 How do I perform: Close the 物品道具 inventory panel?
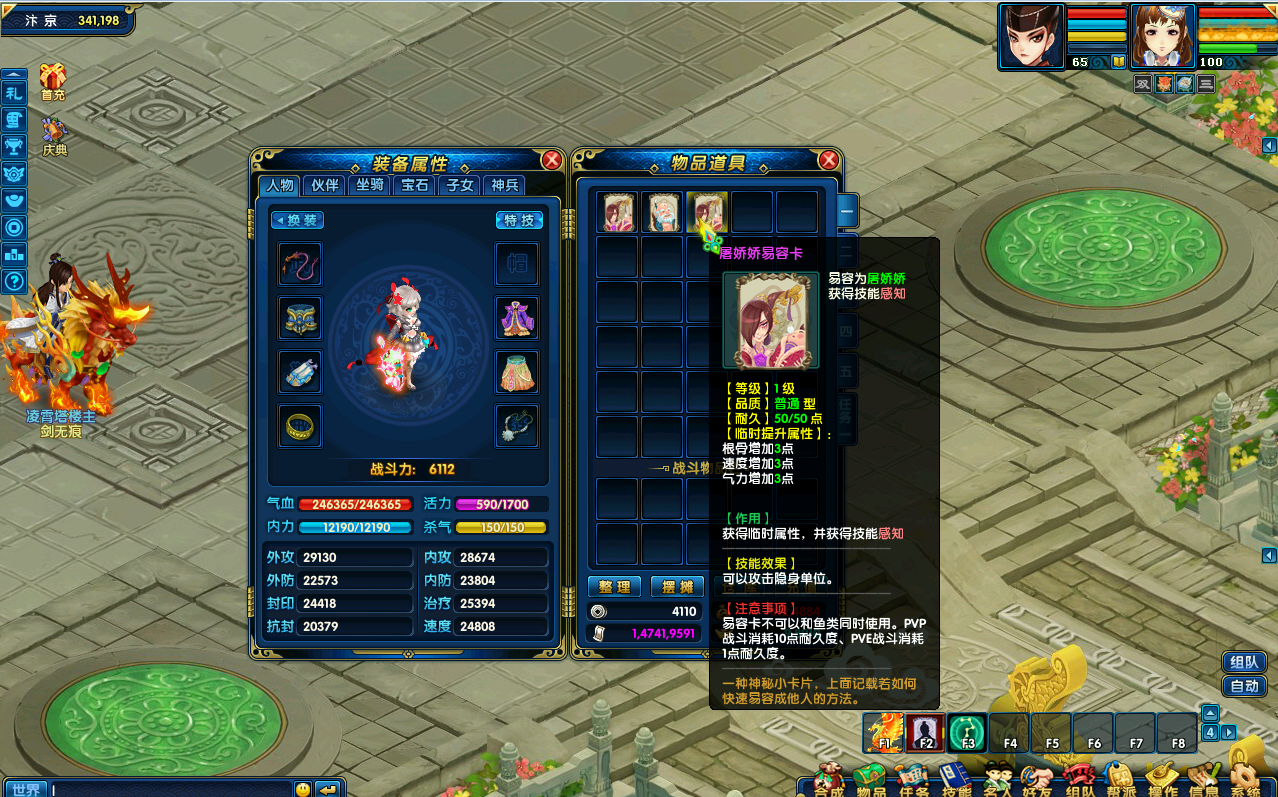pyautogui.click(x=828, y=160)
